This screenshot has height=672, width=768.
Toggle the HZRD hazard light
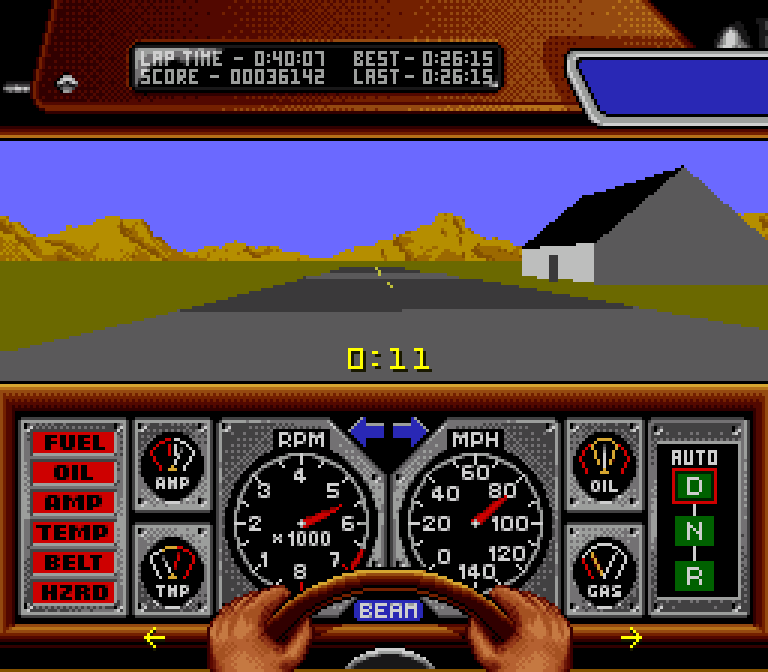(73, 592)
